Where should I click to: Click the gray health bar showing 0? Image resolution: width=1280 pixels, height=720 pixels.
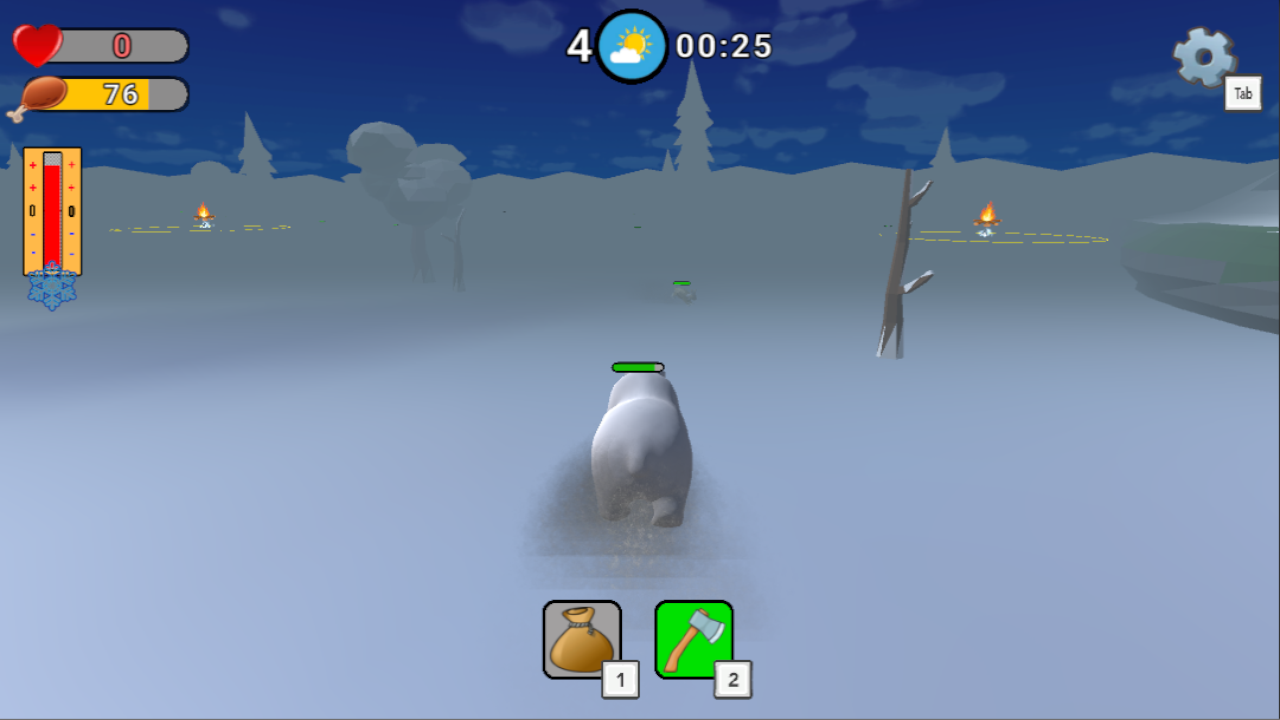pyautogui.click(x=120, y=46)
